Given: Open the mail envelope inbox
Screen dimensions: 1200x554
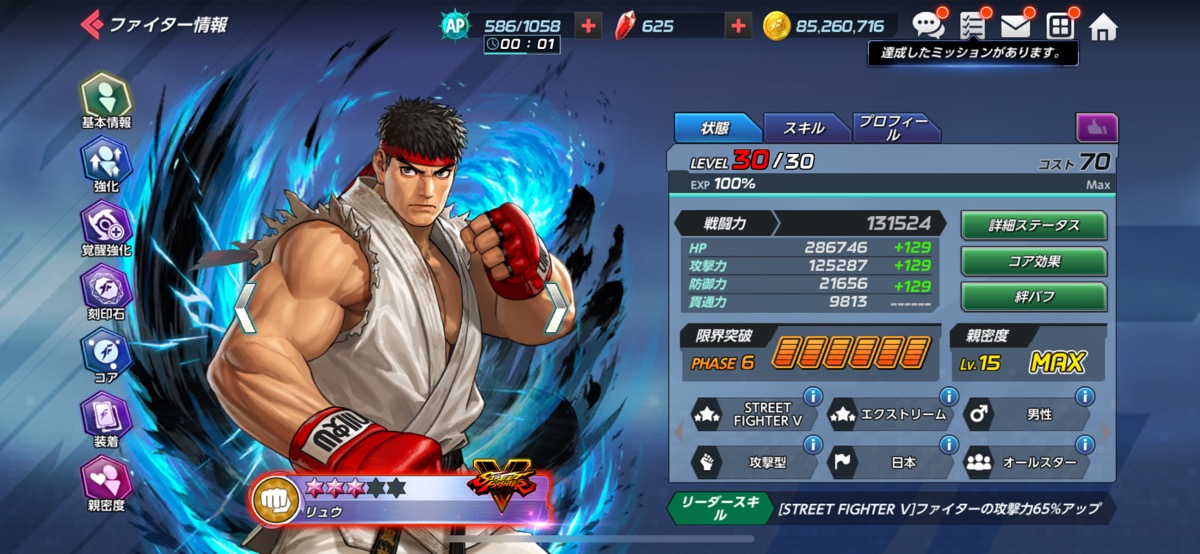Looking at the screenshot, I should point(1016,26).
